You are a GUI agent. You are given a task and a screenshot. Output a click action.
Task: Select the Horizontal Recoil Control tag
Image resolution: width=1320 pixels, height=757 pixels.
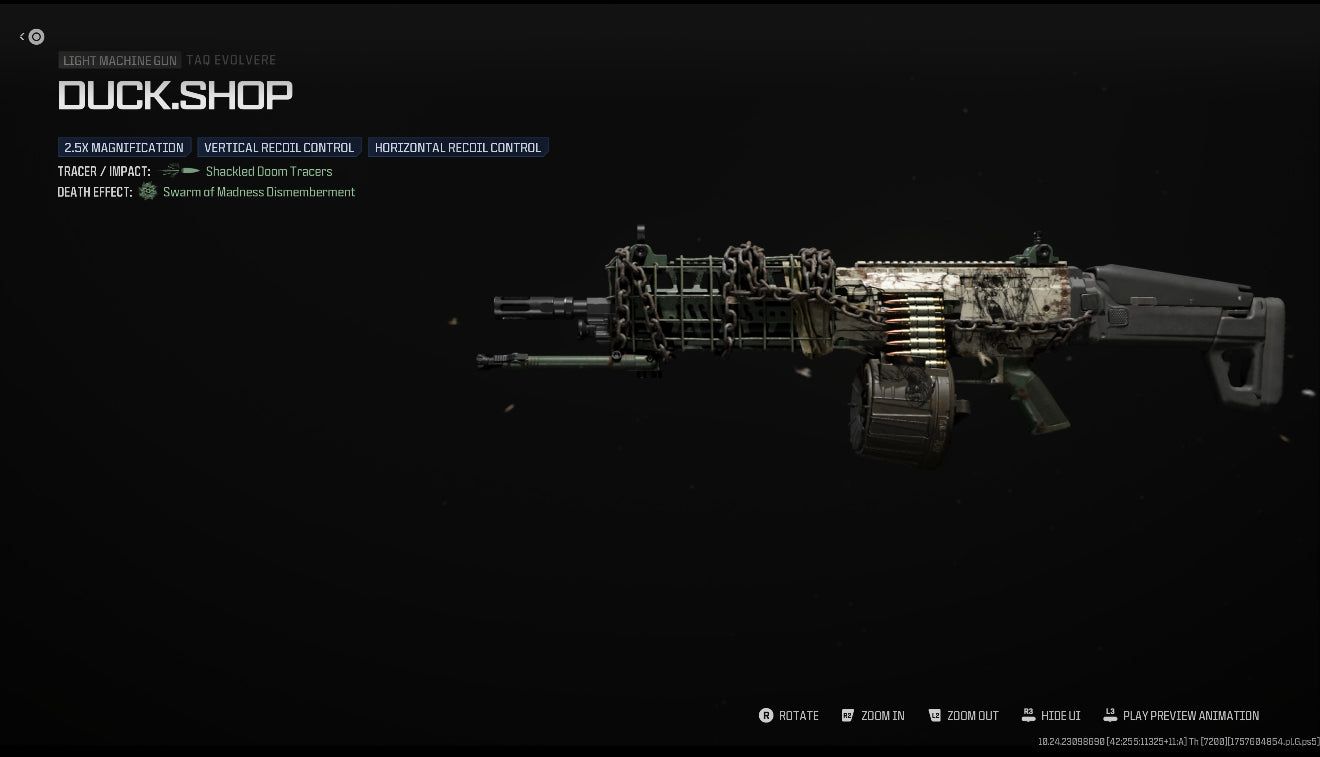pyautogui.click(x=458, y=148)
